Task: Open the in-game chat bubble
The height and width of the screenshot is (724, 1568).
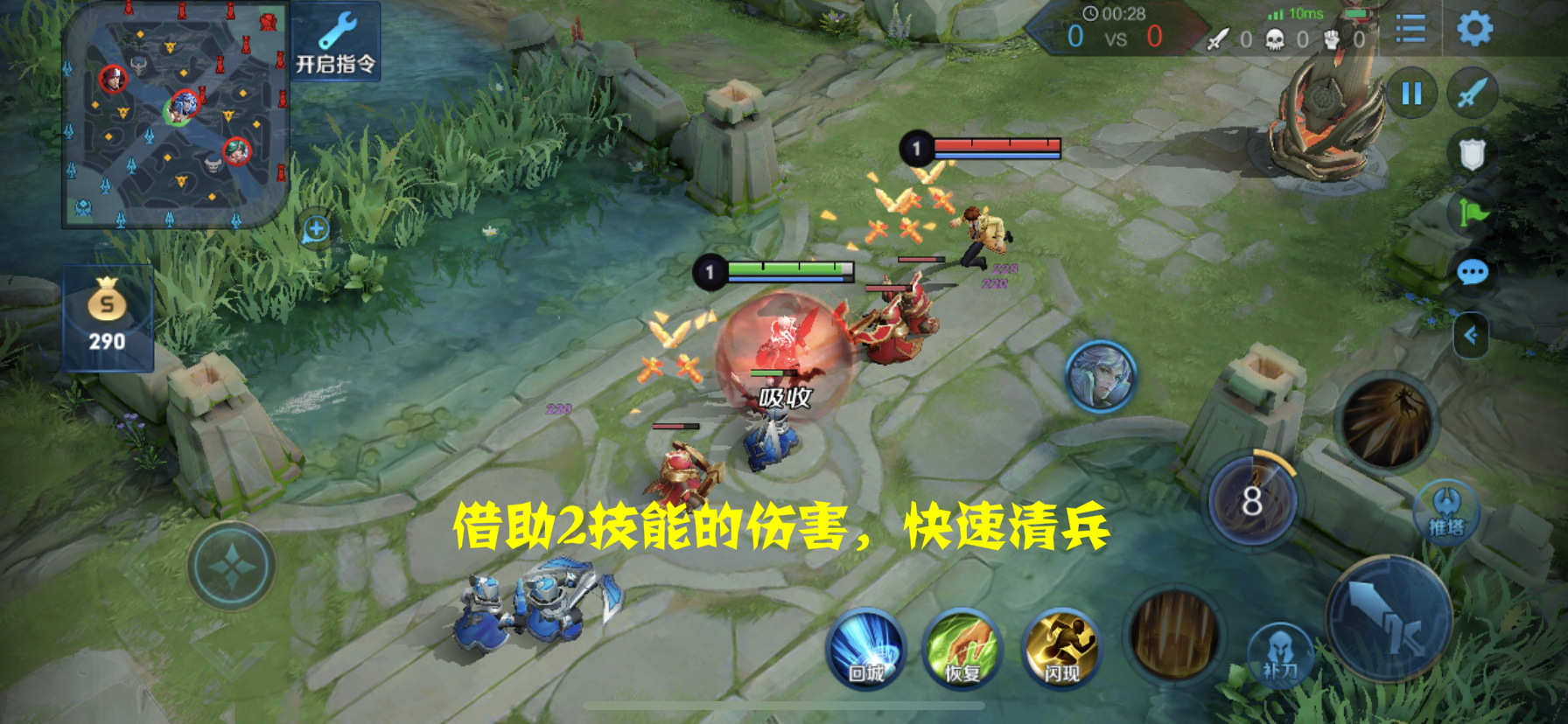Action: (x=1472, y=273)
